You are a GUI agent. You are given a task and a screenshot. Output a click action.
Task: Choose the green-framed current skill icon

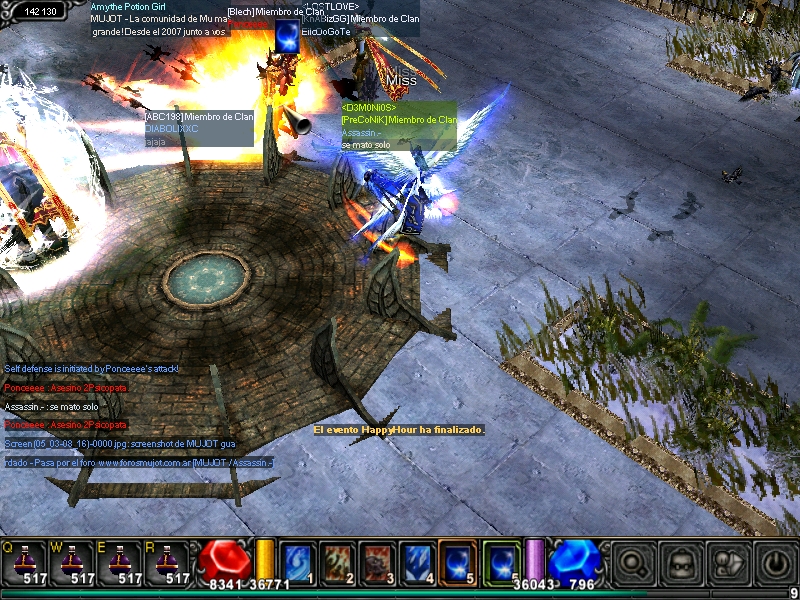pos(501,562)
